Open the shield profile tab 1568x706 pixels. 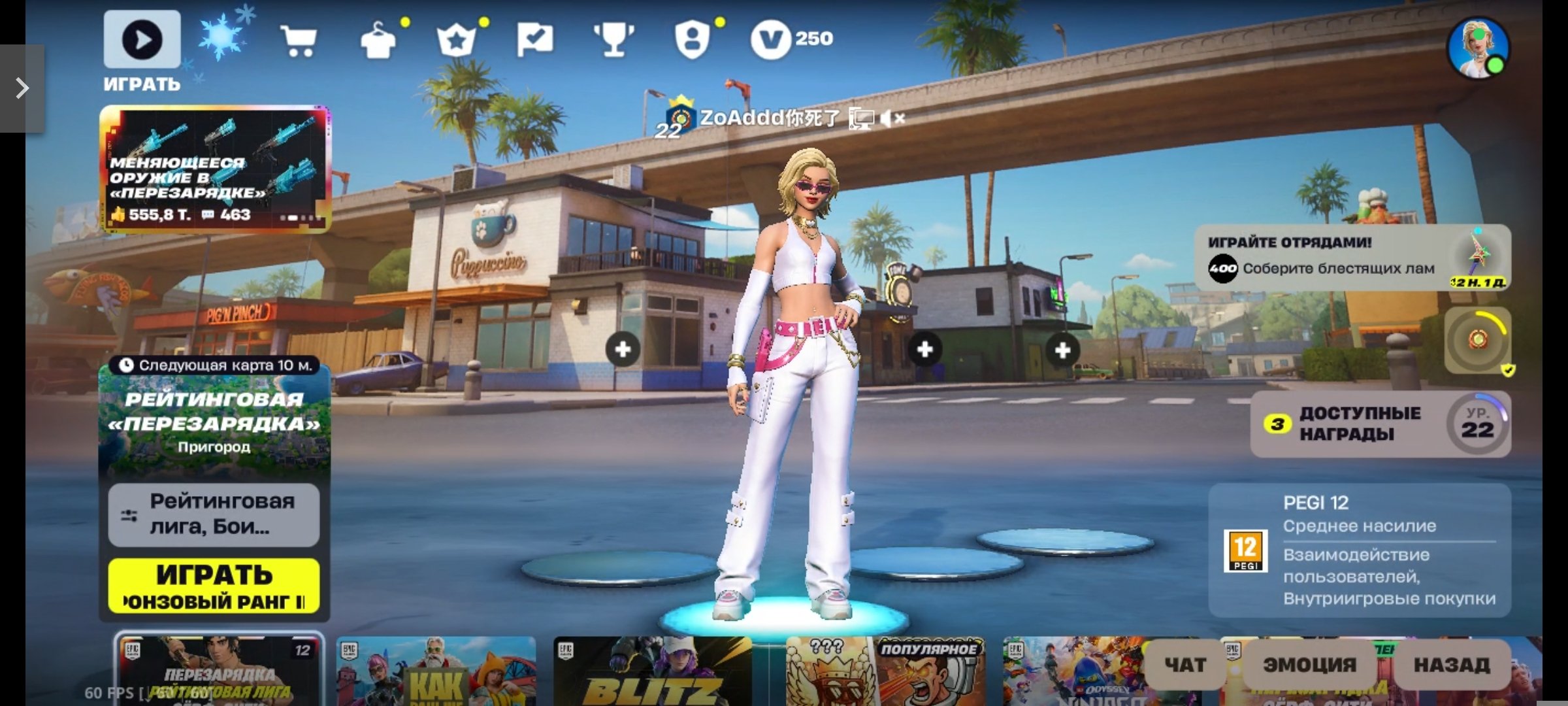pyautogui.click(x=692, y=41)
